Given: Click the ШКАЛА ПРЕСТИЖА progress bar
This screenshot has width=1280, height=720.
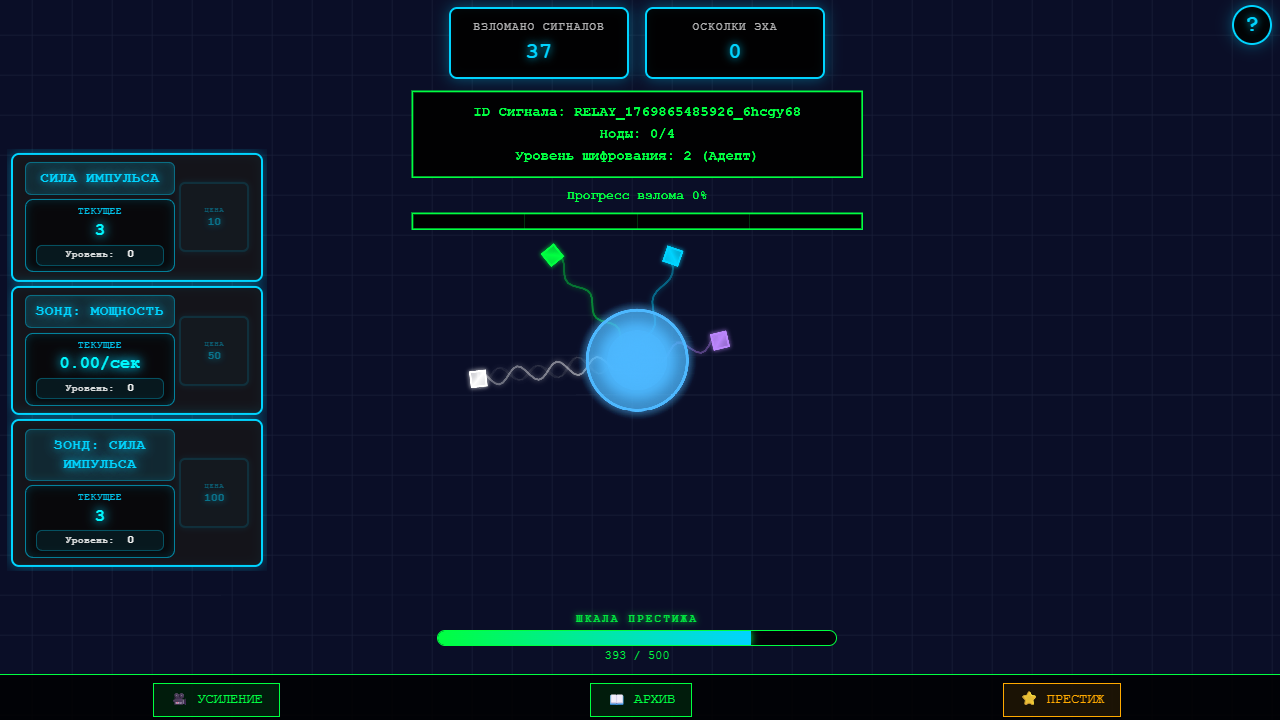Looking at the screenshot, I should [x=637, y=637].
